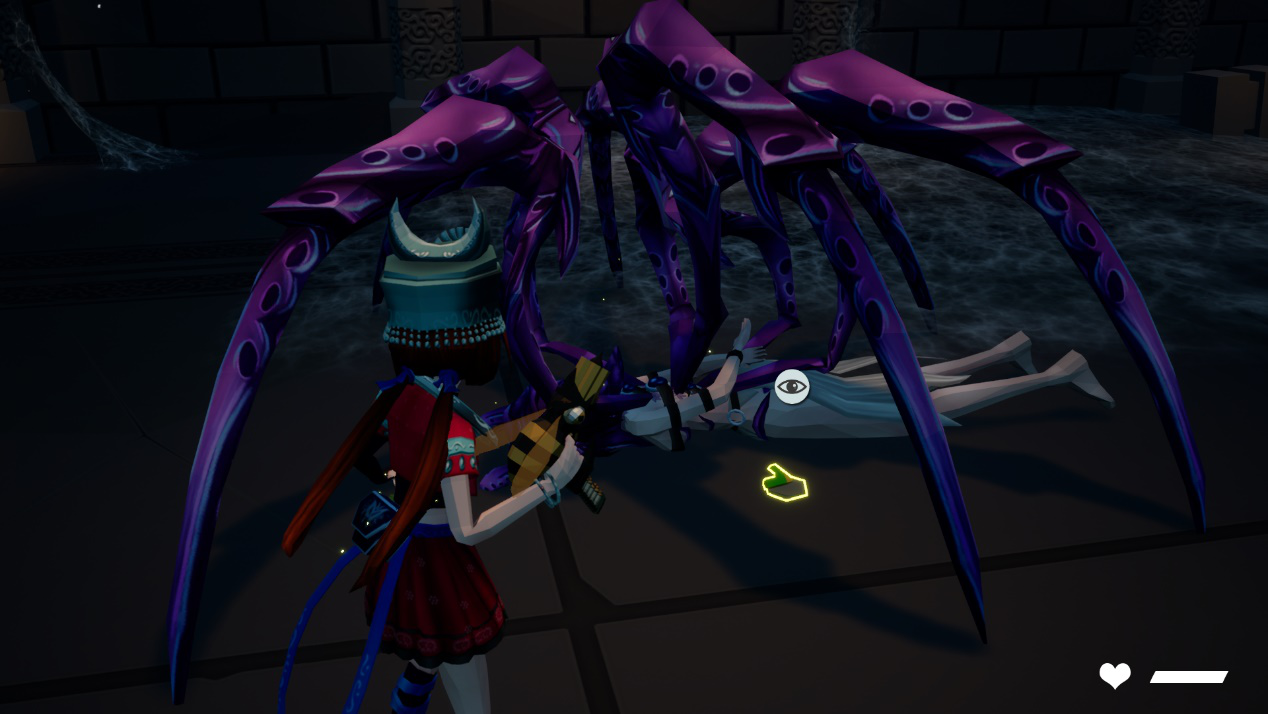
Task: Click the eye examine icon
Action: pos(792,386)
